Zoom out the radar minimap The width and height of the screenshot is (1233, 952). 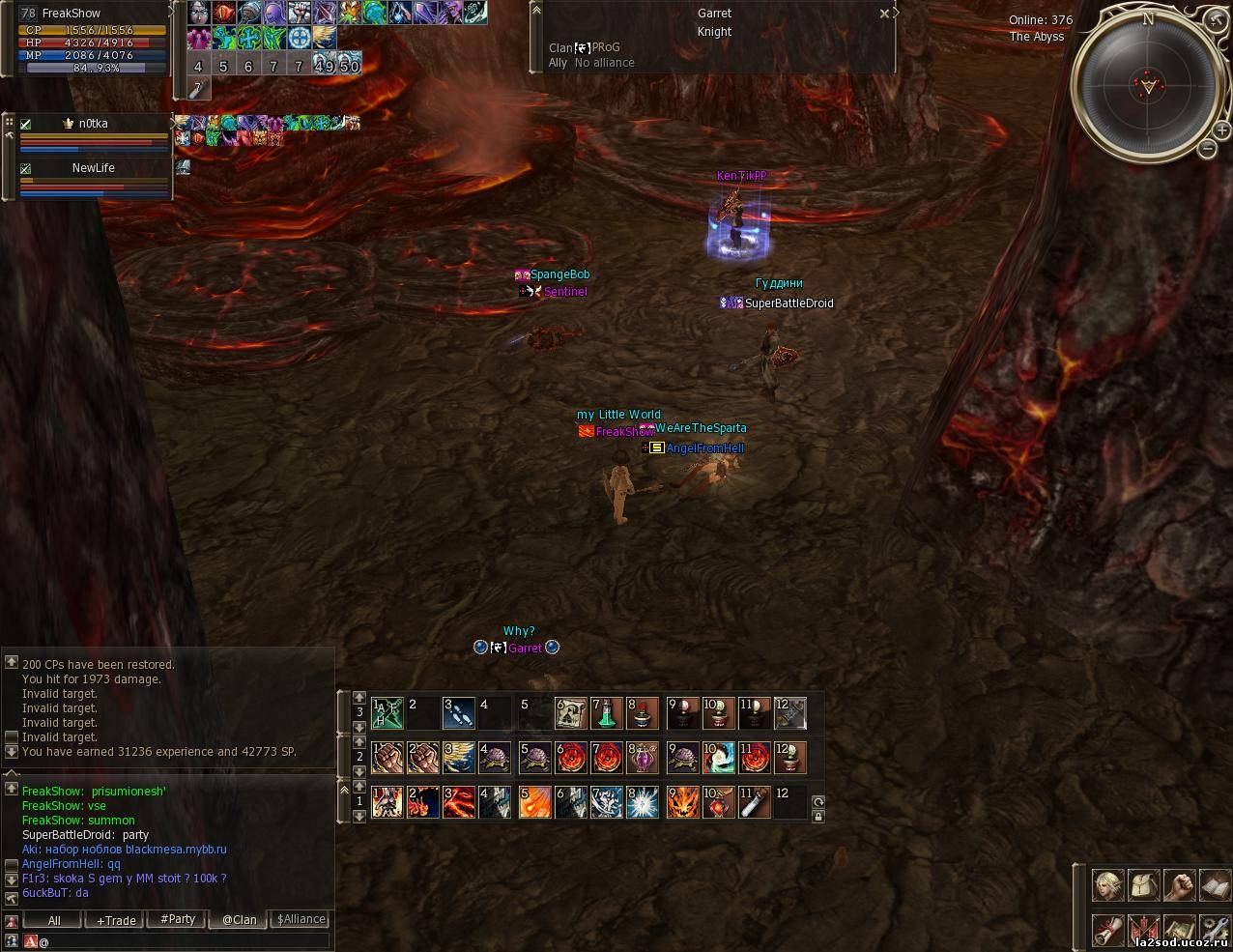1207,148
